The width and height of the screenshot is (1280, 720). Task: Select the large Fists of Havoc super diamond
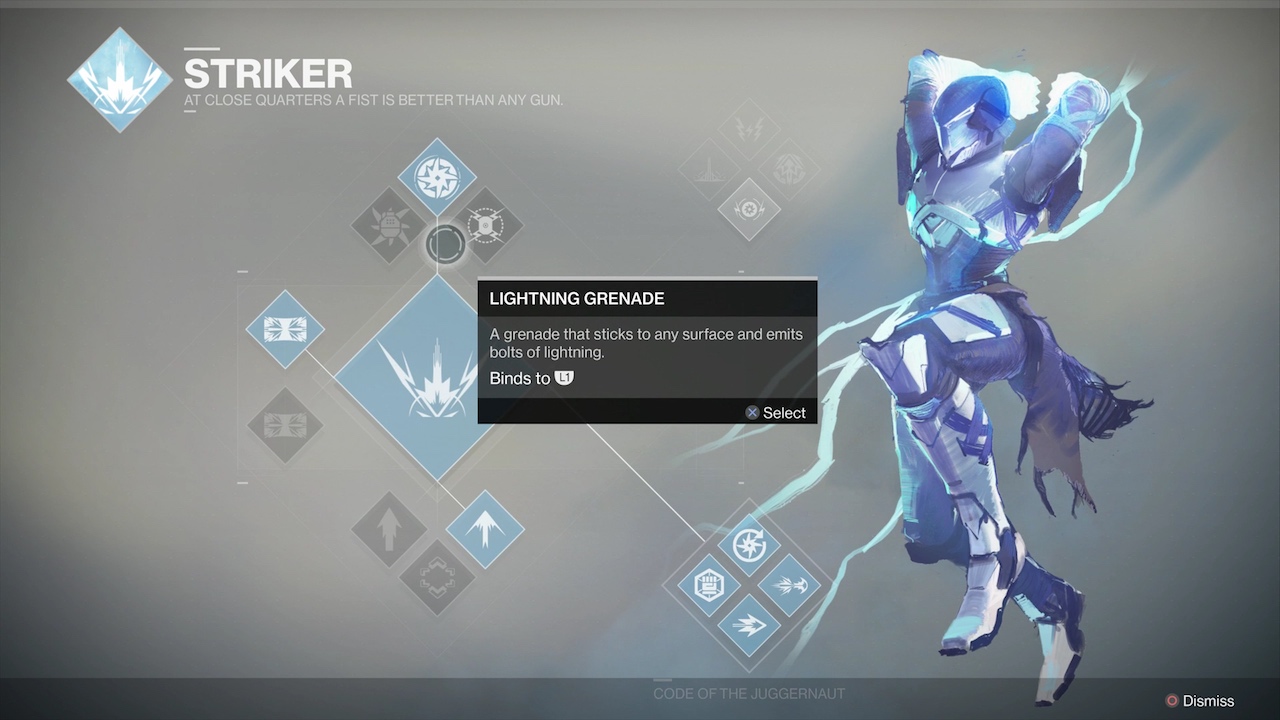[436, 377]
